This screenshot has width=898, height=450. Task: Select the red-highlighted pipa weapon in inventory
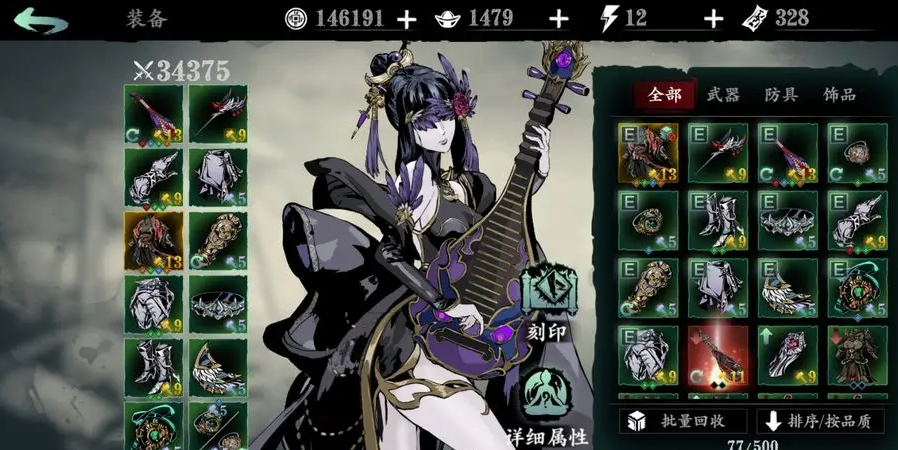718,355
